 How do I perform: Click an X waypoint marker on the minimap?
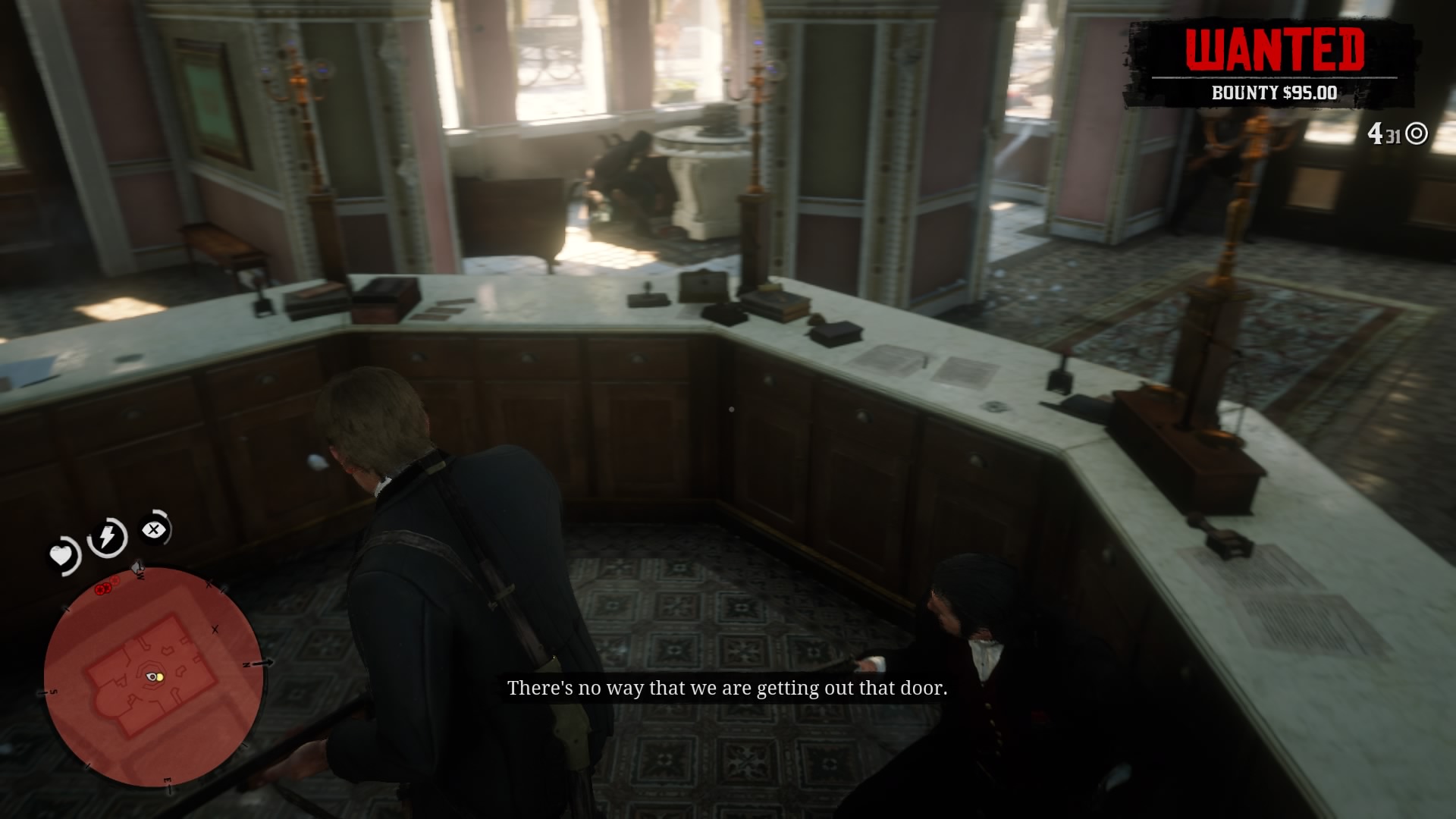coord(213,629)
